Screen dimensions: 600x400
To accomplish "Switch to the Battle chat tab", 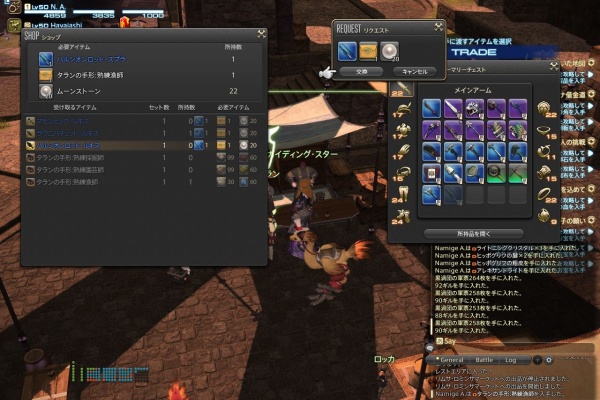I will pyautogui.click(x=483, y=358).
